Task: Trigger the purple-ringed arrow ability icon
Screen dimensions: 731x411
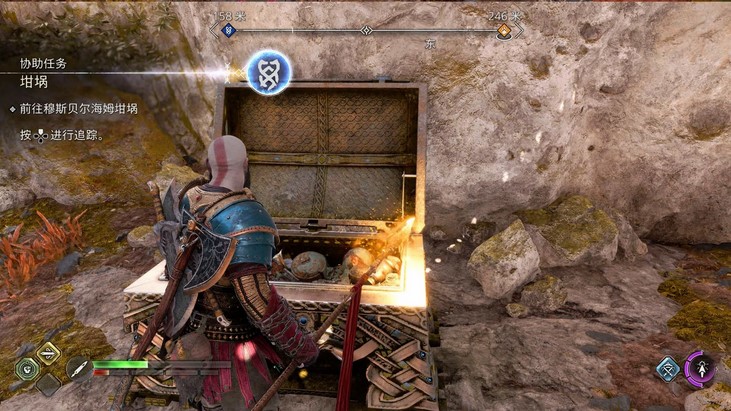Action: 700,368
